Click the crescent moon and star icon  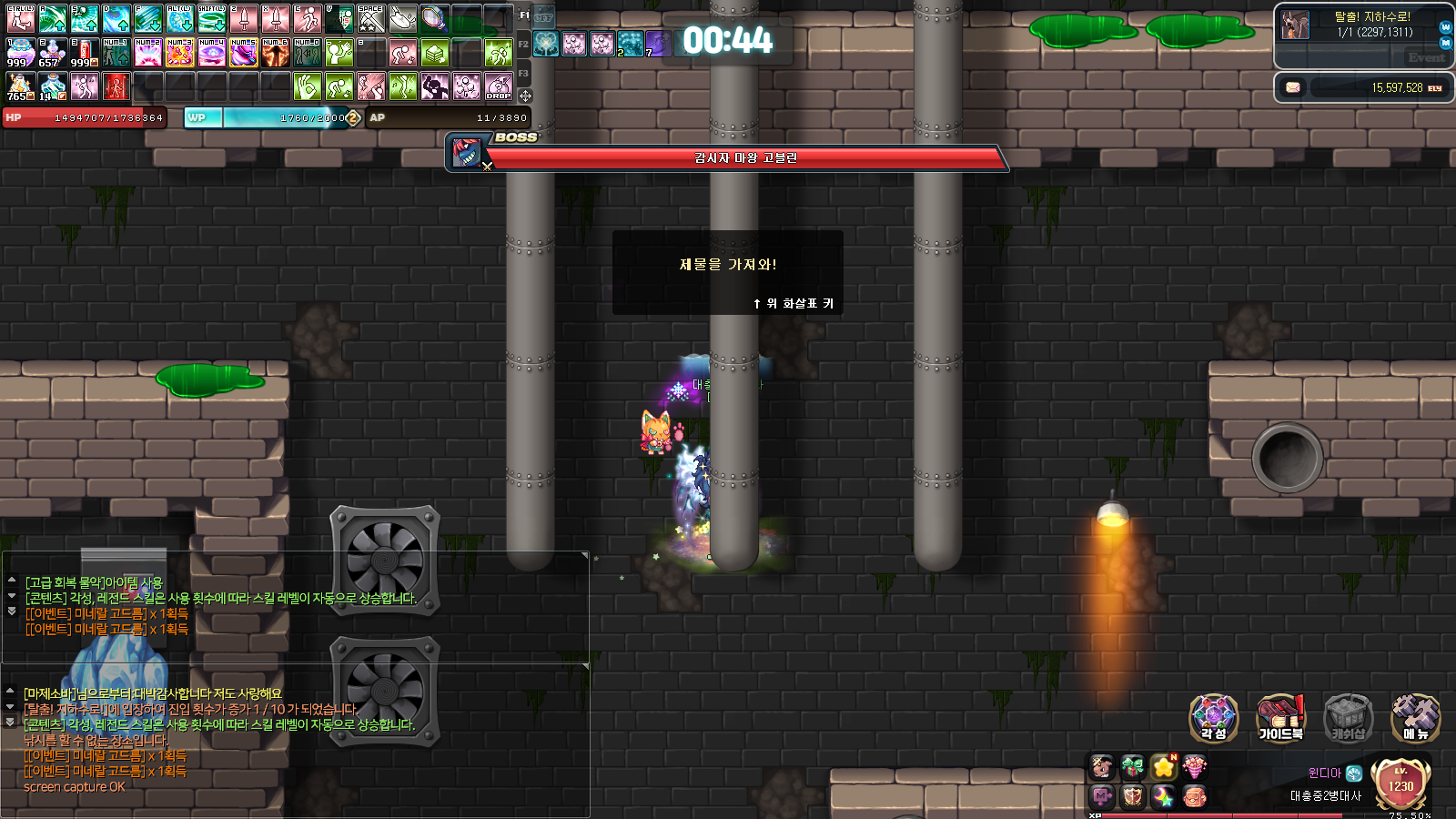click(1163, 797)
